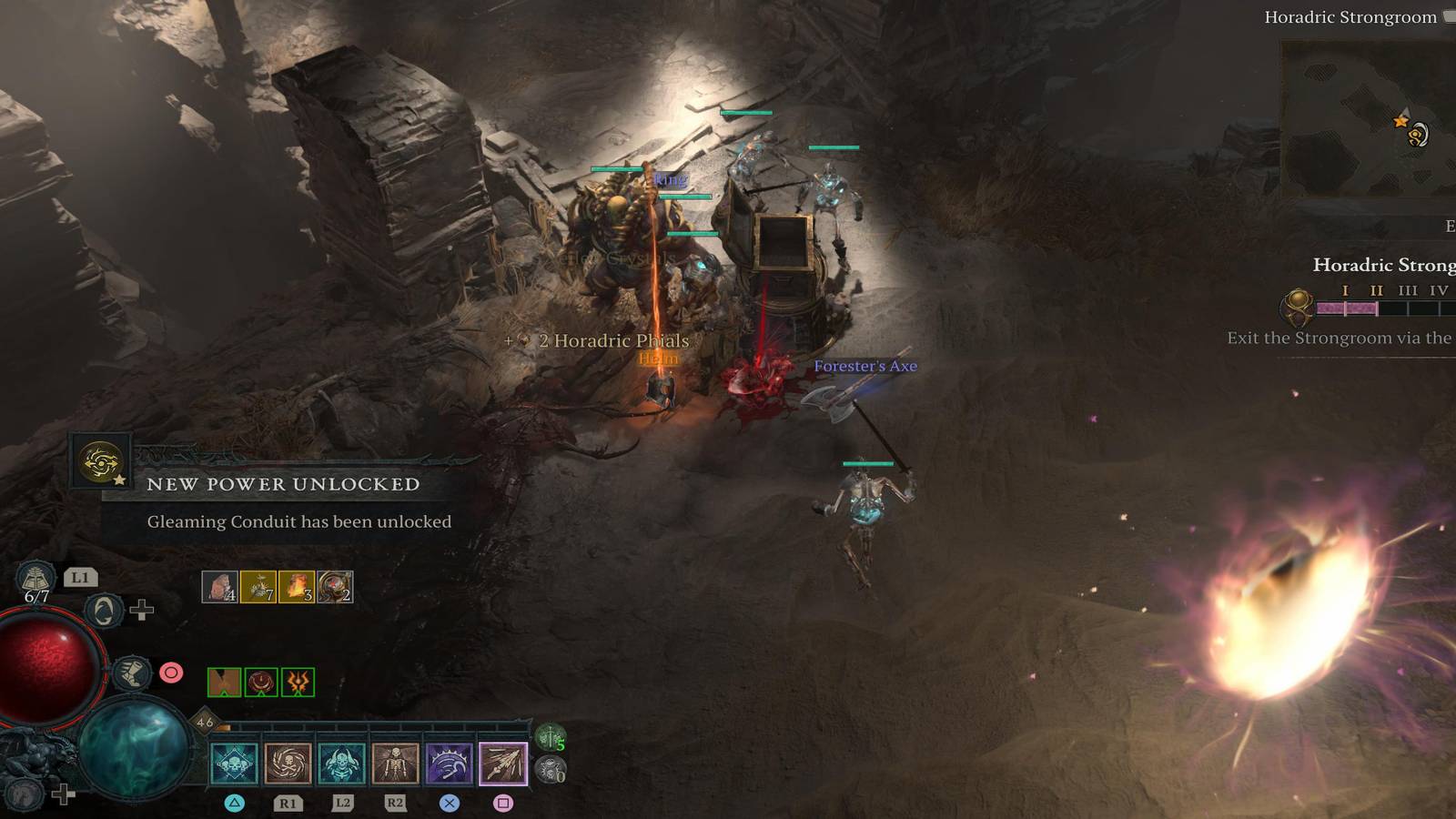Click the skeleton summon skill icon

[x=392, y=763]
